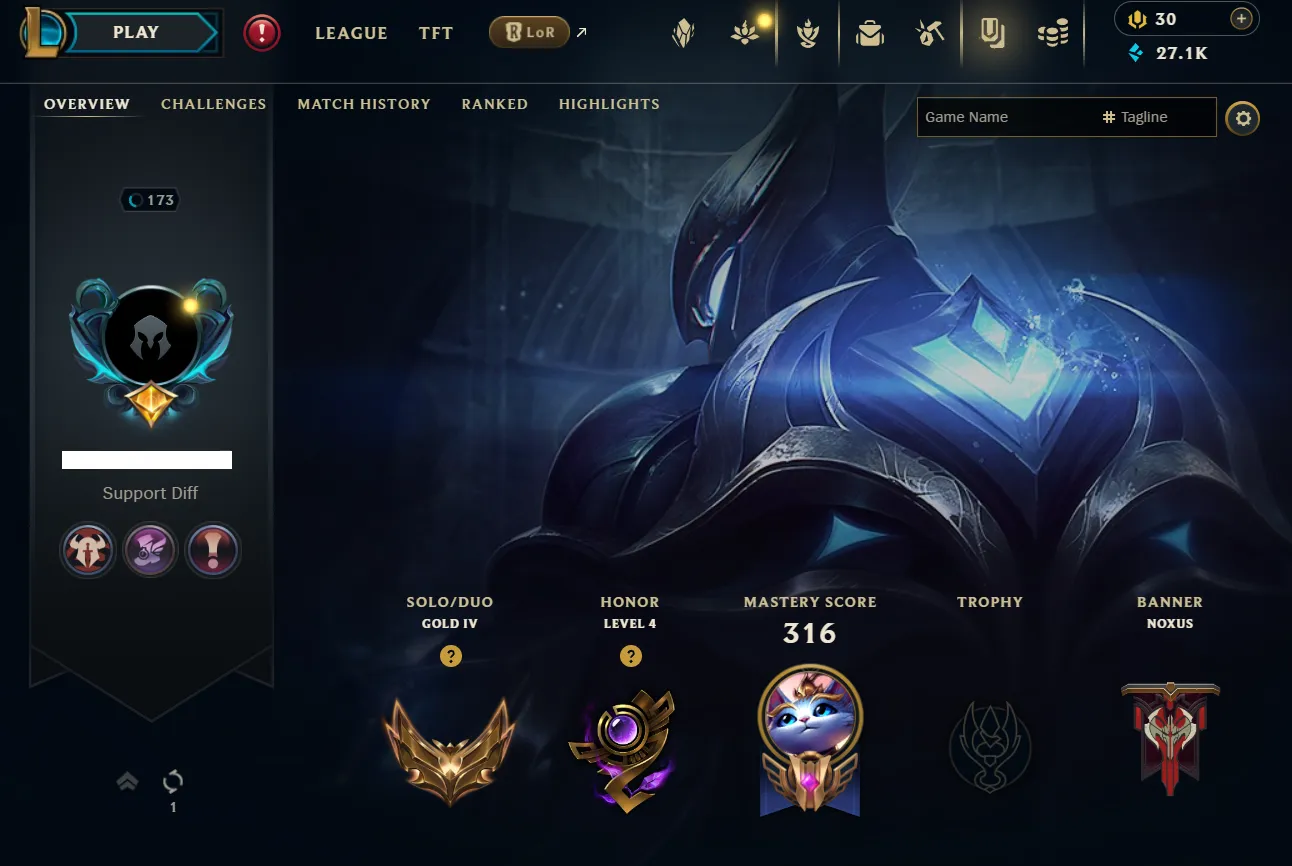Click the Solo/Duo question mark helper
This screenshot has width=1292, height=866.
coord(450,657)
